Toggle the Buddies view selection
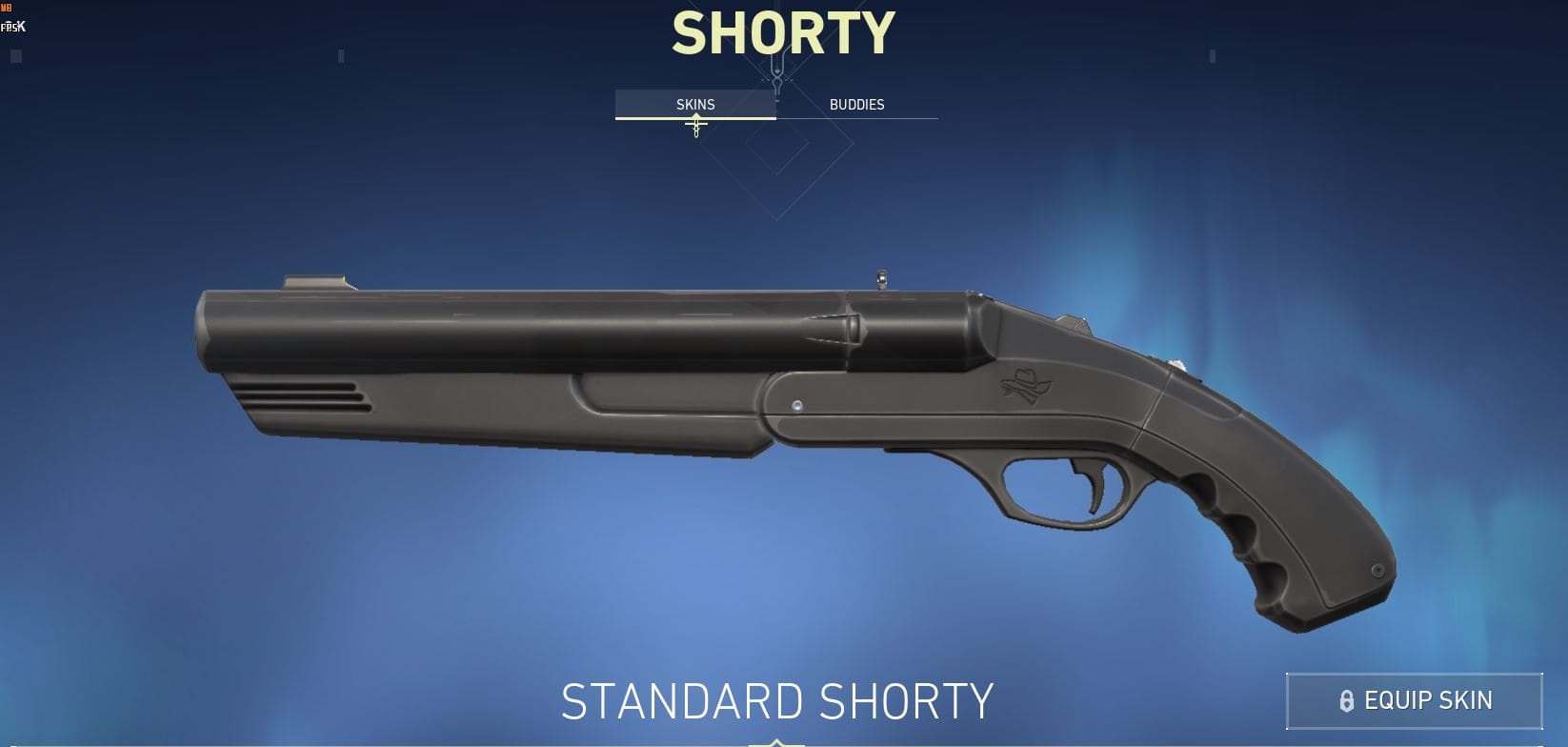The height and width of the screenshot is (747, 1568). [857, 104]
